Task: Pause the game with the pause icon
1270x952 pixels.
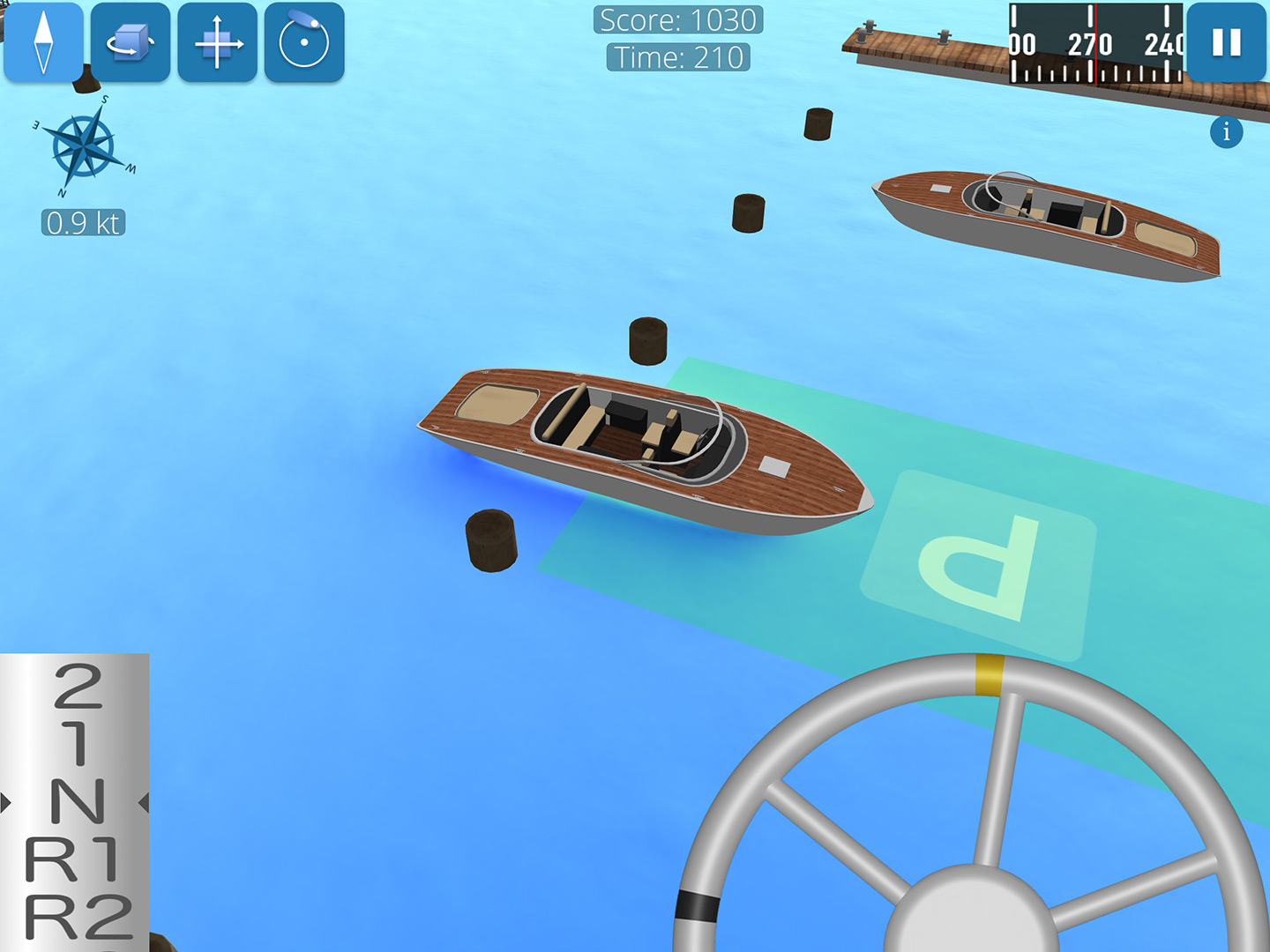Action: tap(1225, 42)
